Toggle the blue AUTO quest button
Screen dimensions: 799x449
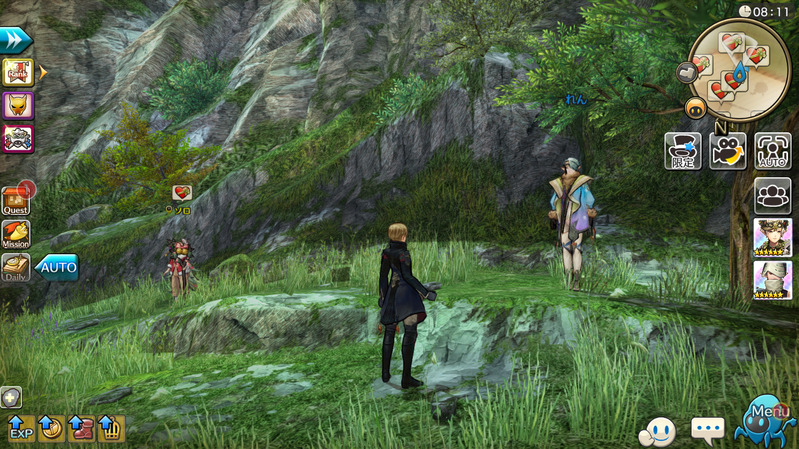tap(57, 268)
